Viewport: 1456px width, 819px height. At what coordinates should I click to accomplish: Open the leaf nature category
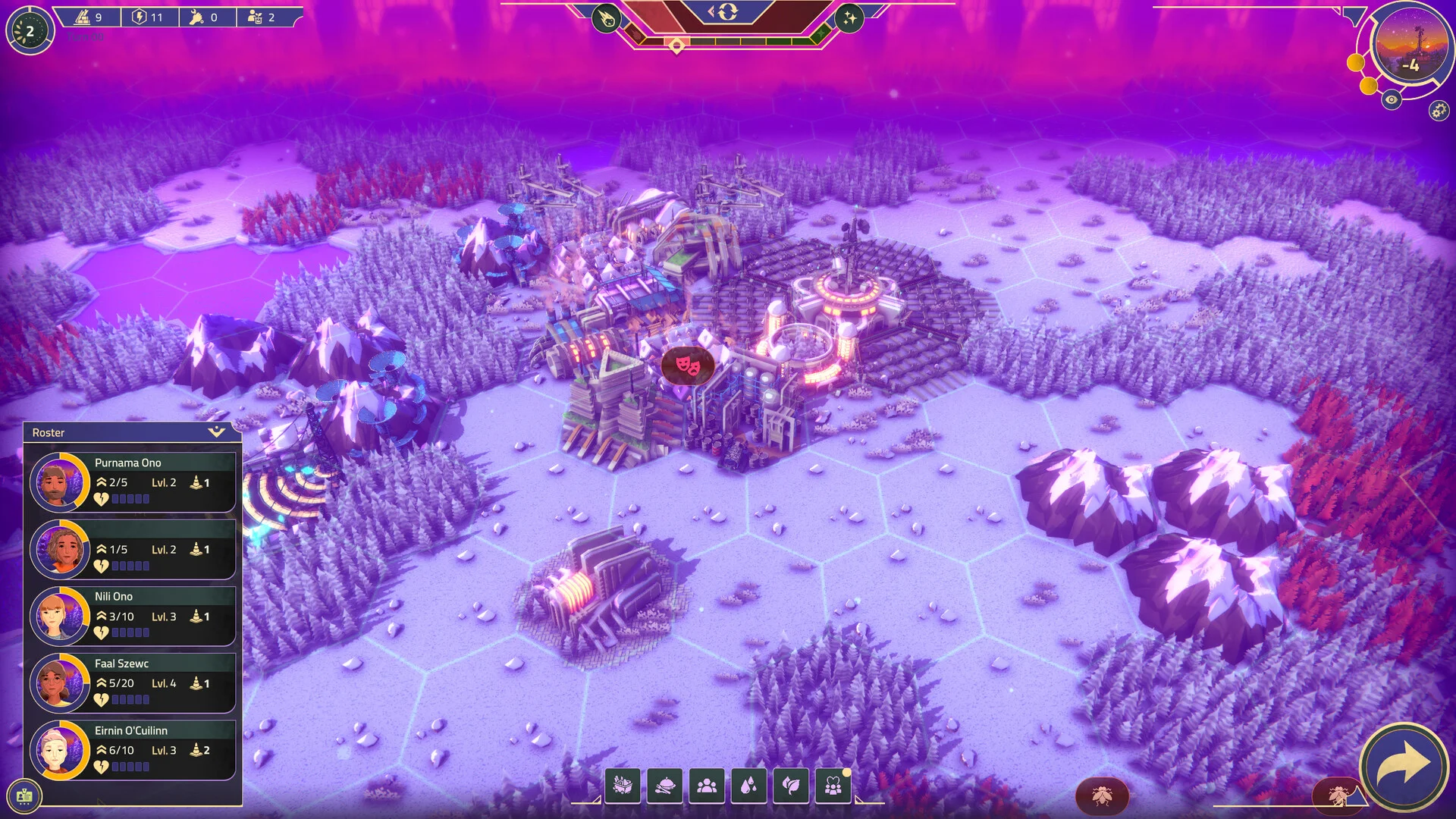(x=791, y=786)
